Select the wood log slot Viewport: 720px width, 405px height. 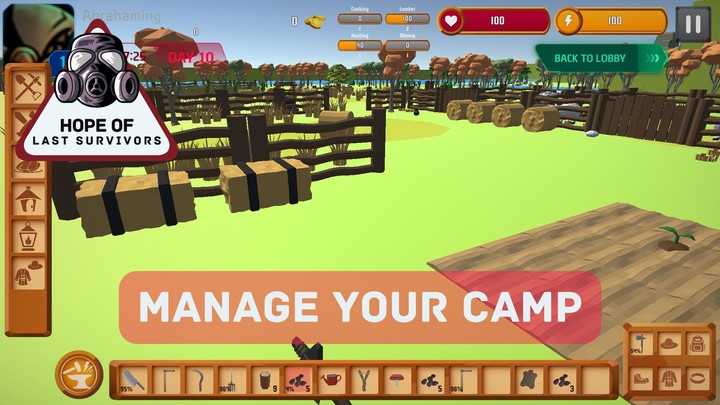[x=264, y=380]
